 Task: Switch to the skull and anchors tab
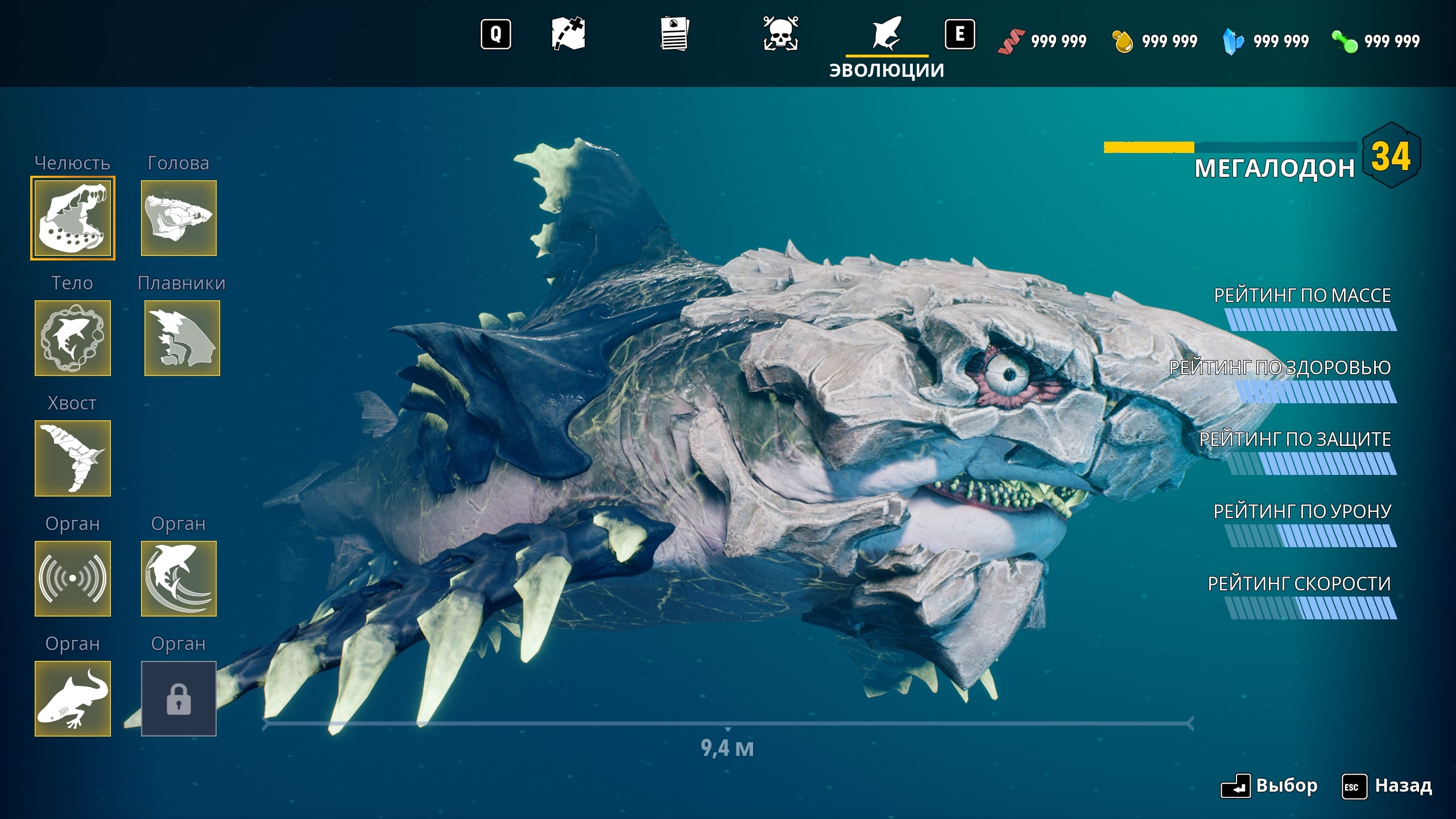[x=780, y=34]
